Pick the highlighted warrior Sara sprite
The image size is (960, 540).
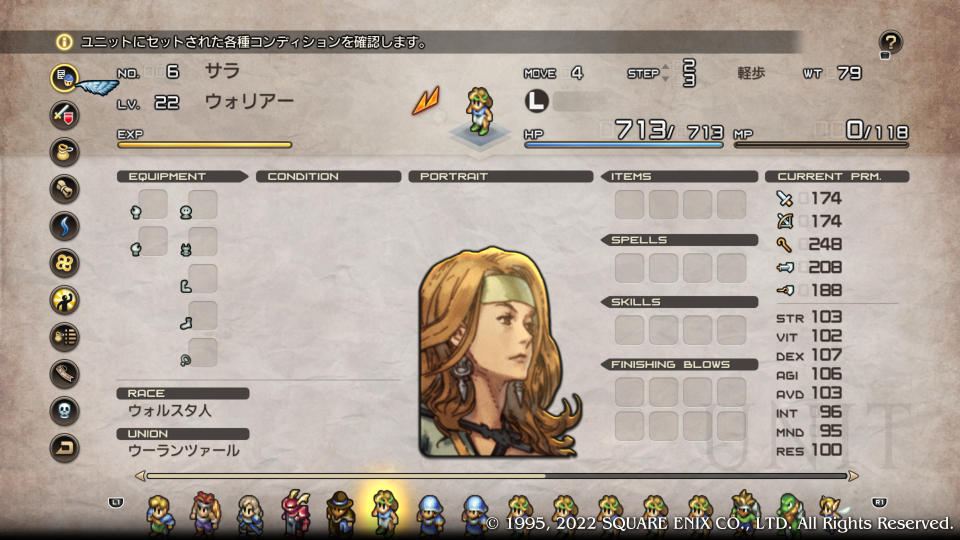tap(386, 511)
